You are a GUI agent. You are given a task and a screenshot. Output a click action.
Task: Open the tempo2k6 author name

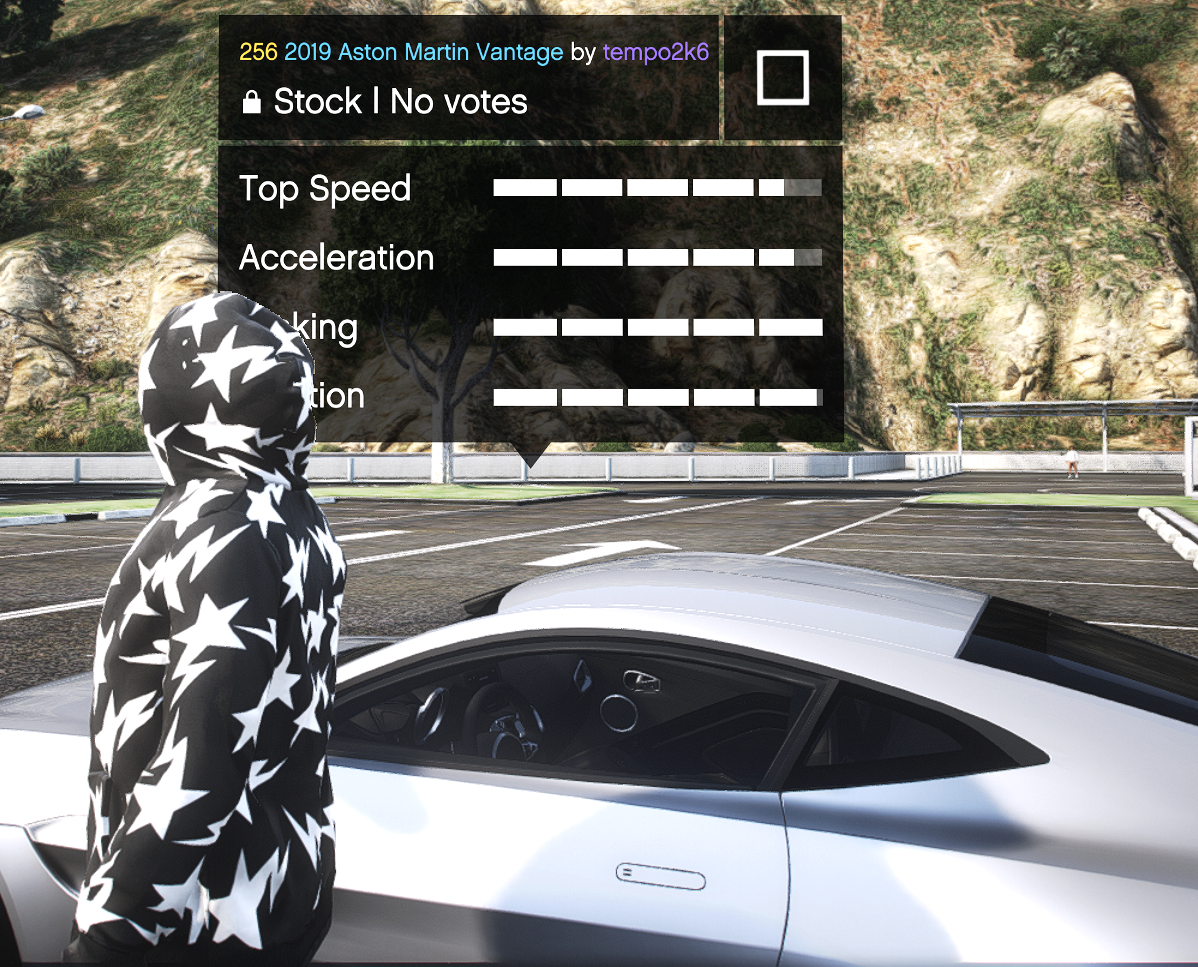click(x=655, y=52)
